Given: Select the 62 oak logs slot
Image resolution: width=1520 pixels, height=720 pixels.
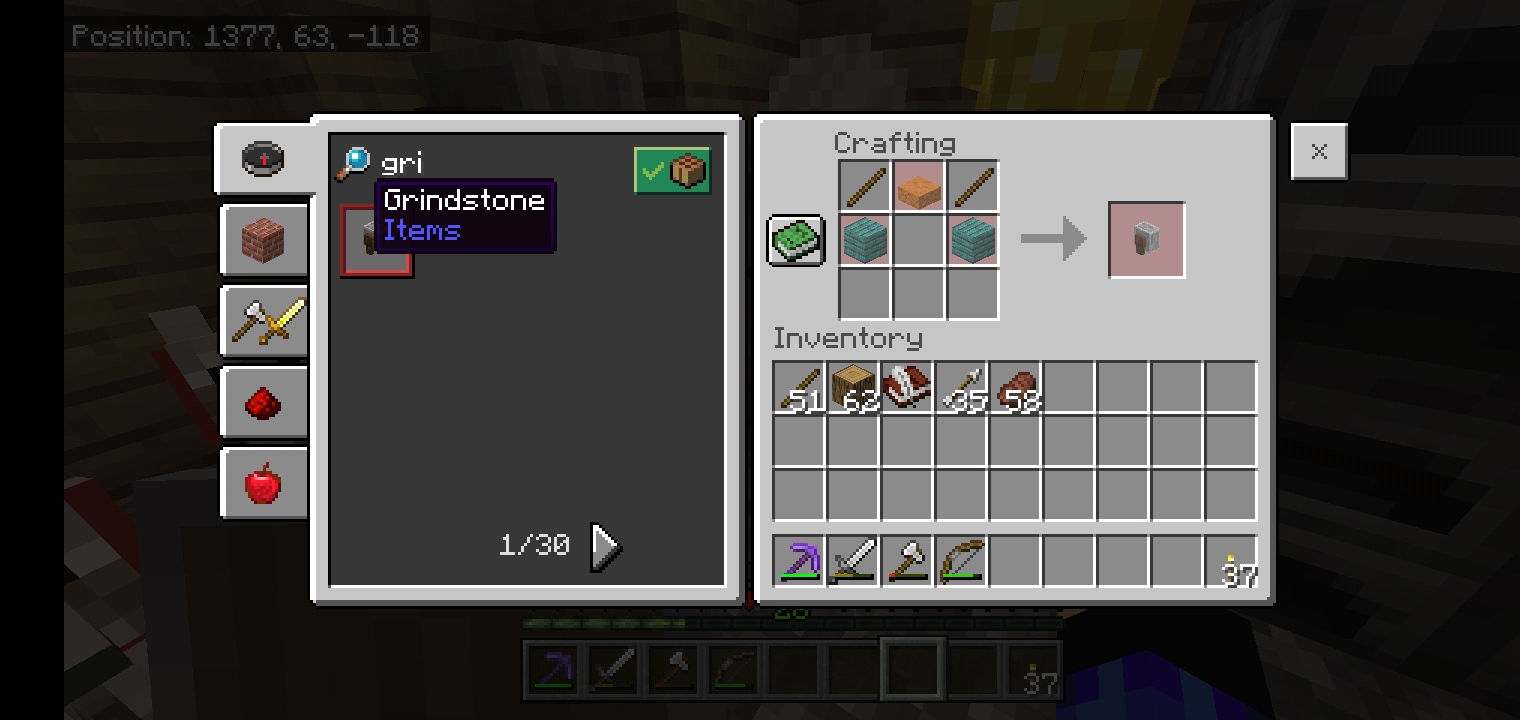Looking at the screenshot, I should click(x=853, y=388).
